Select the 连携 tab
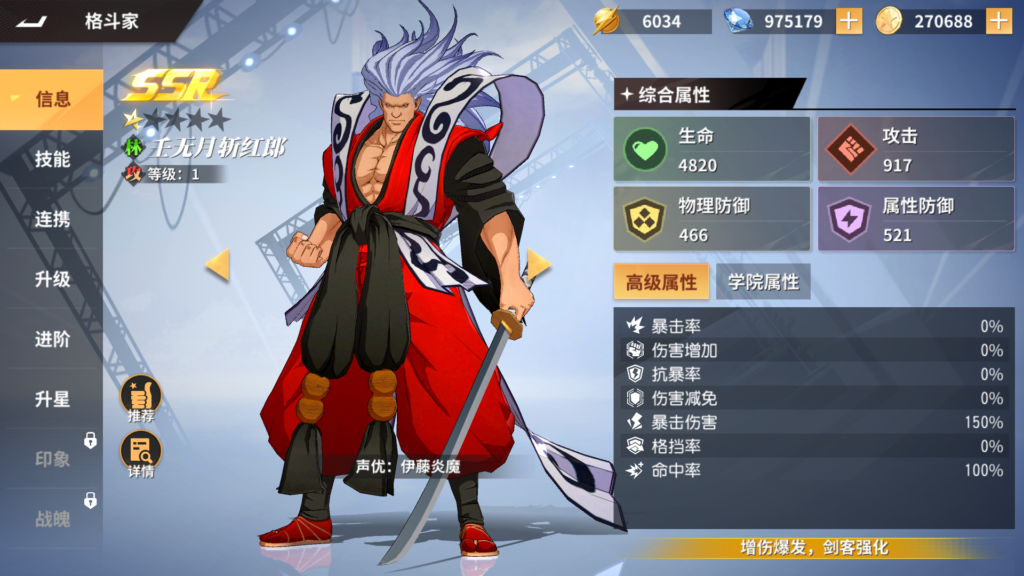Screen dimensions: 1024x576 tap(52, 219)
